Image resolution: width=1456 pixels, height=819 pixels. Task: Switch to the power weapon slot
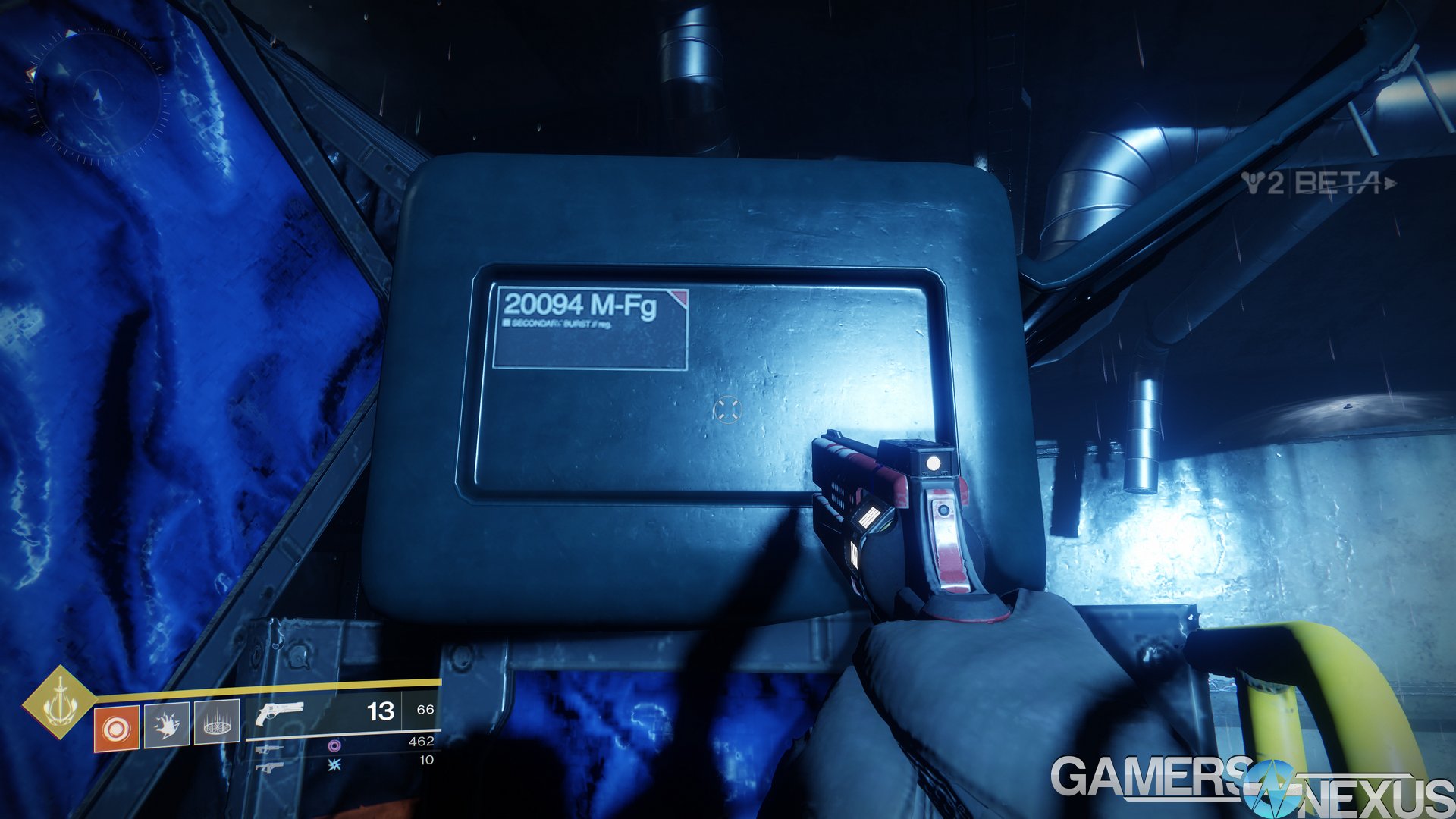click(x=269, y=767)
